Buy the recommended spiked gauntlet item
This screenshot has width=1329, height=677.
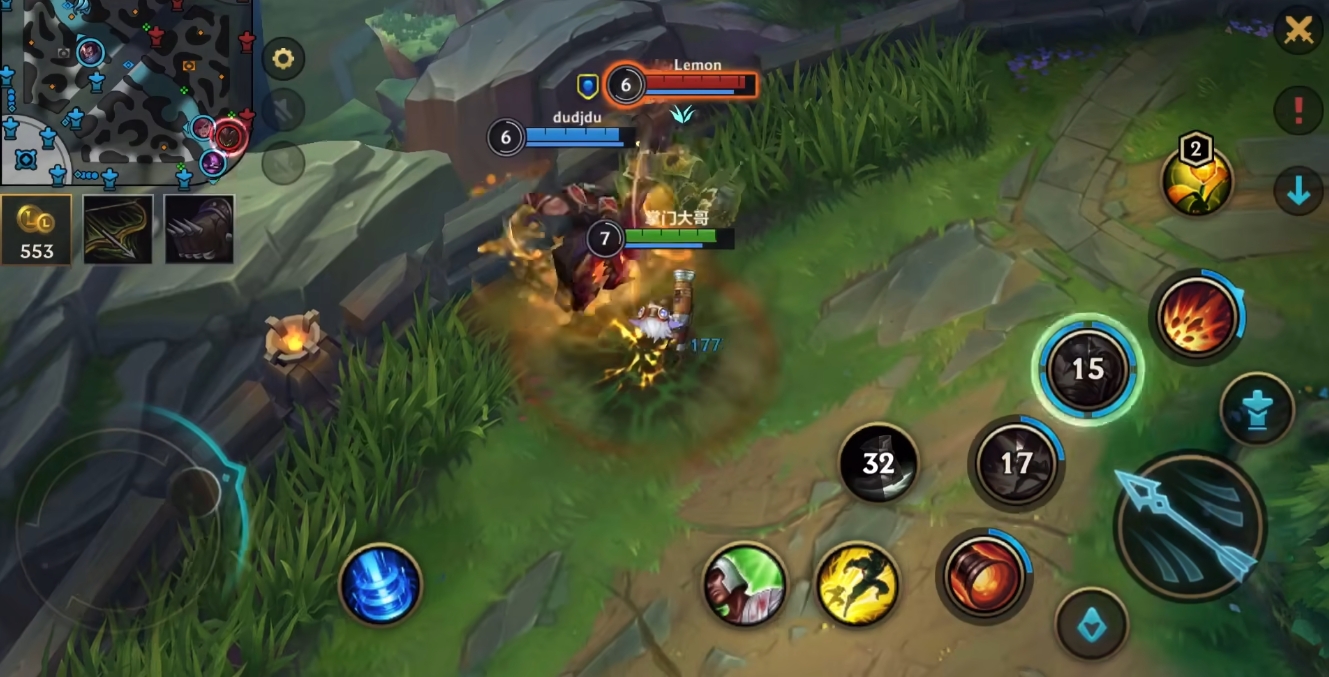[x=199, y=230]
